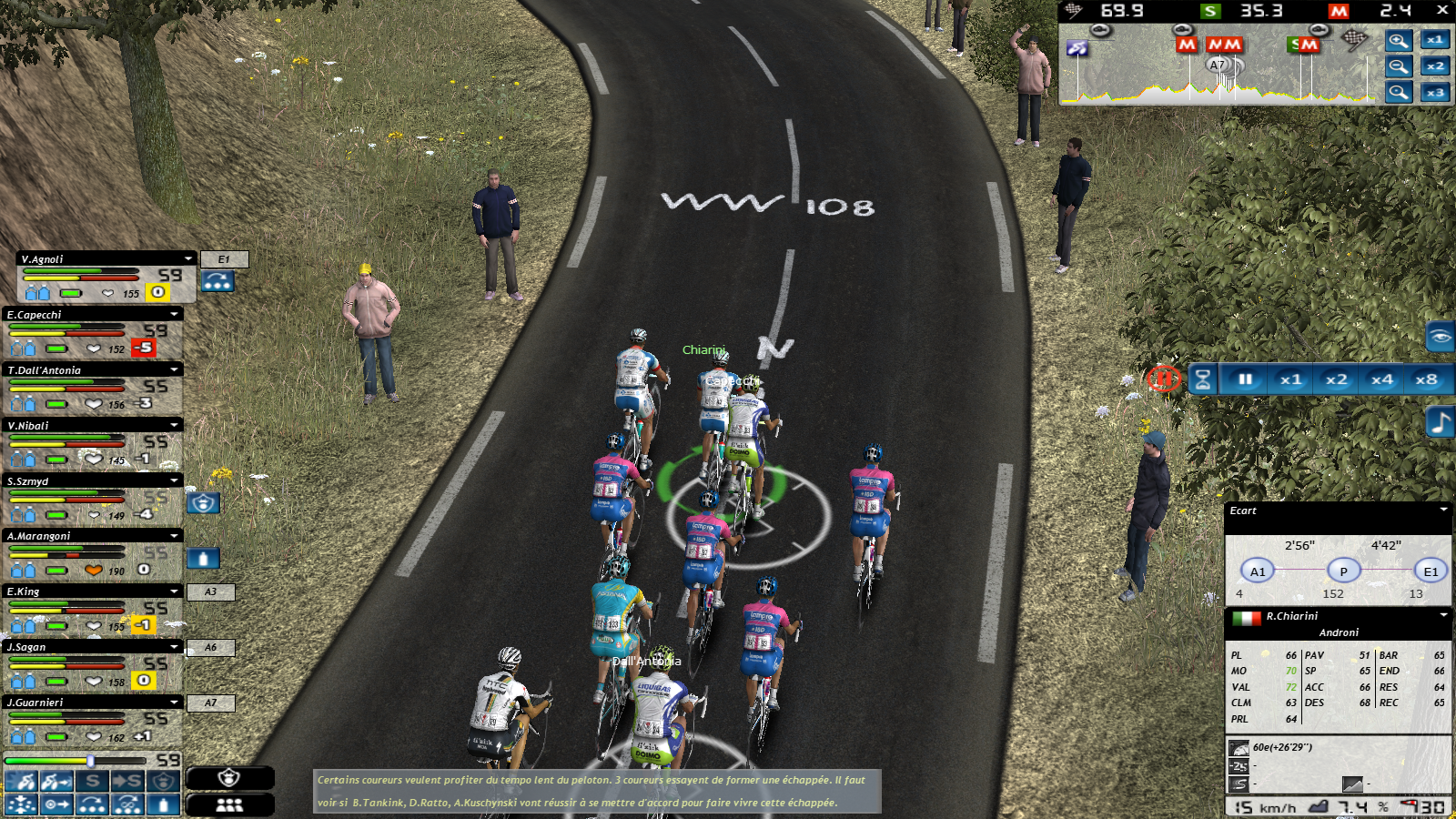
Task: Set race speed to x2
Action: pos(1336,379)
